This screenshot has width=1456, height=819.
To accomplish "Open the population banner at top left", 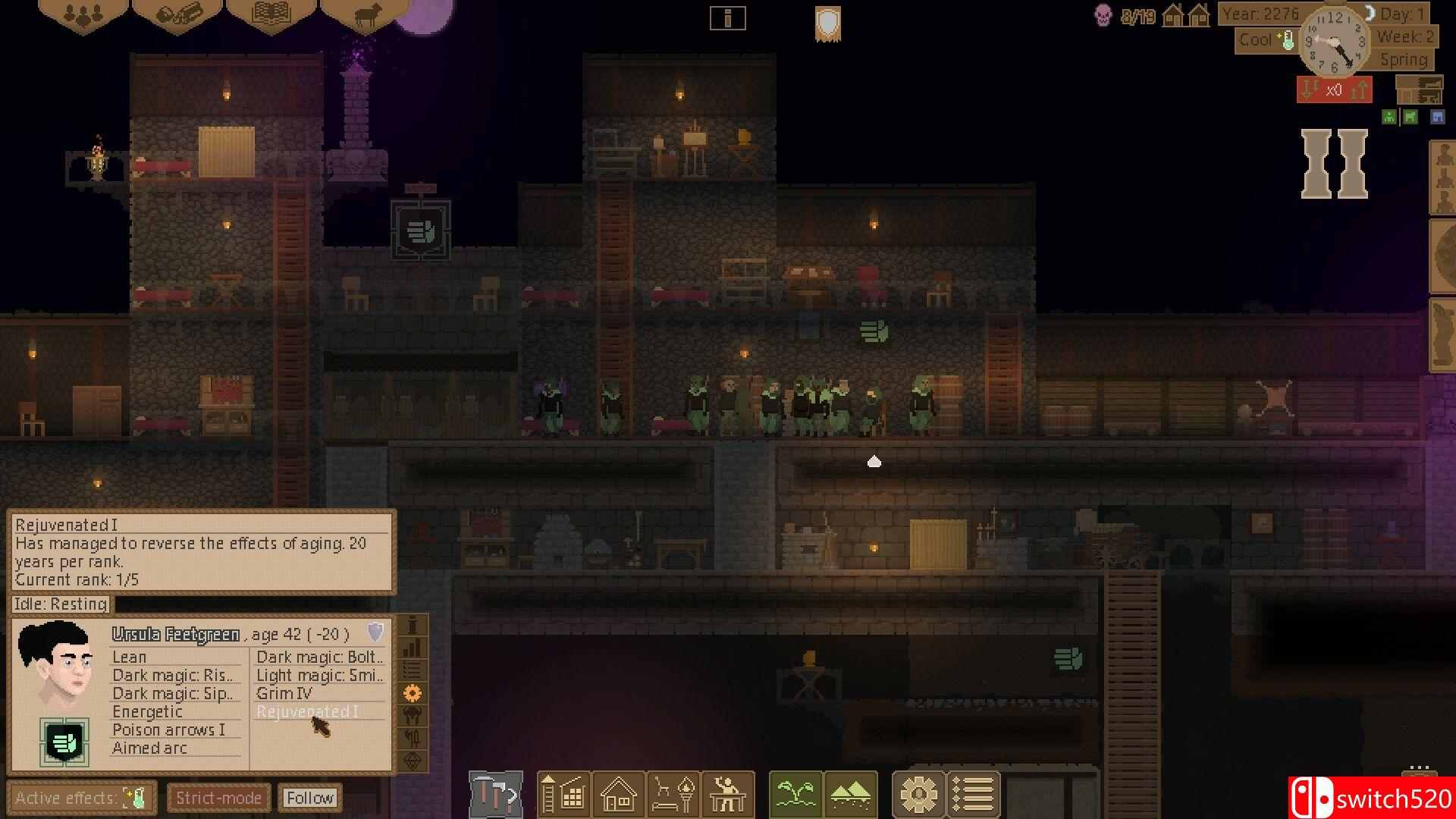I will pos(82,14).
